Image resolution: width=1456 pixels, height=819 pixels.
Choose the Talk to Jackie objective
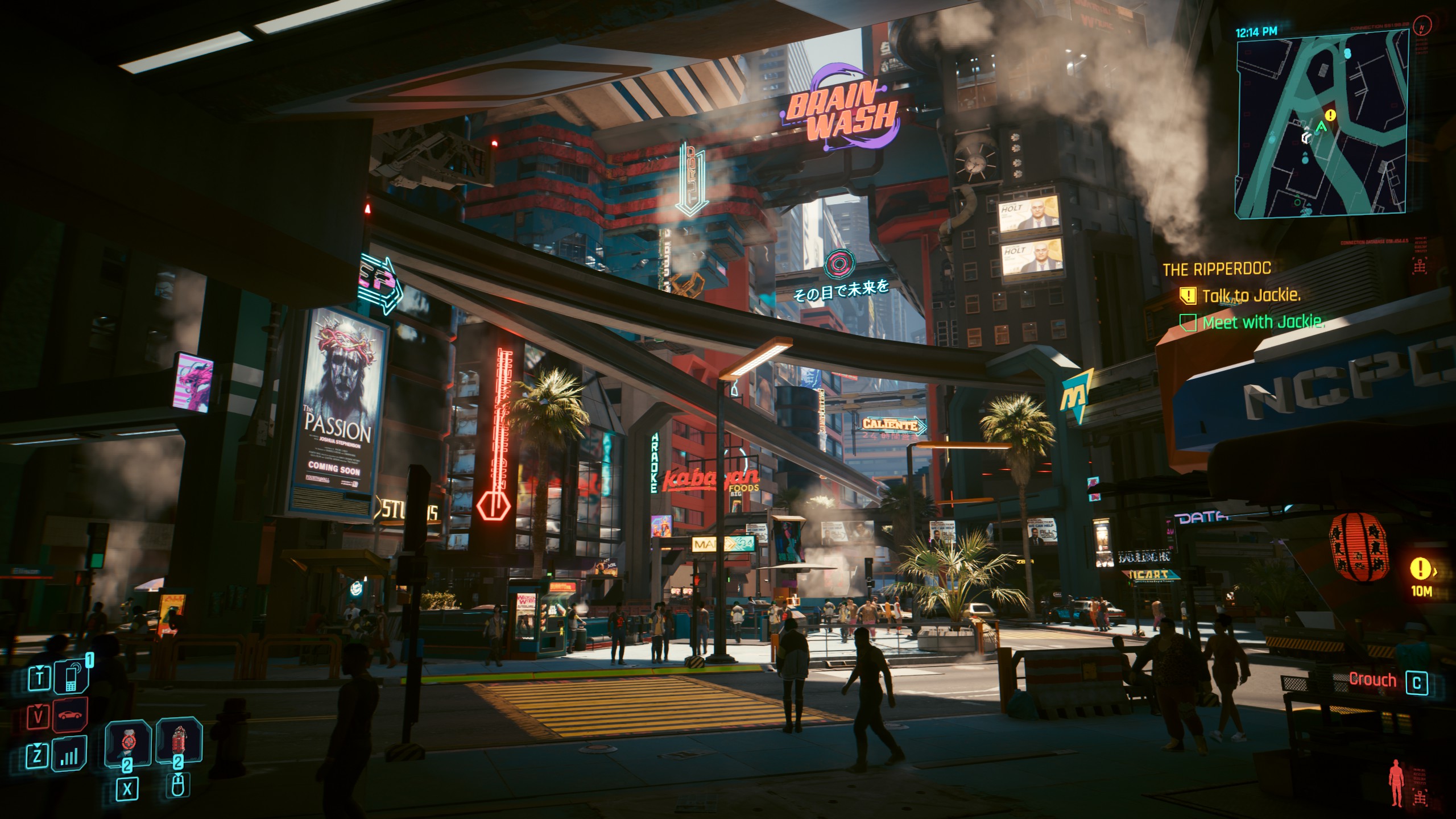pos(1251,296)
